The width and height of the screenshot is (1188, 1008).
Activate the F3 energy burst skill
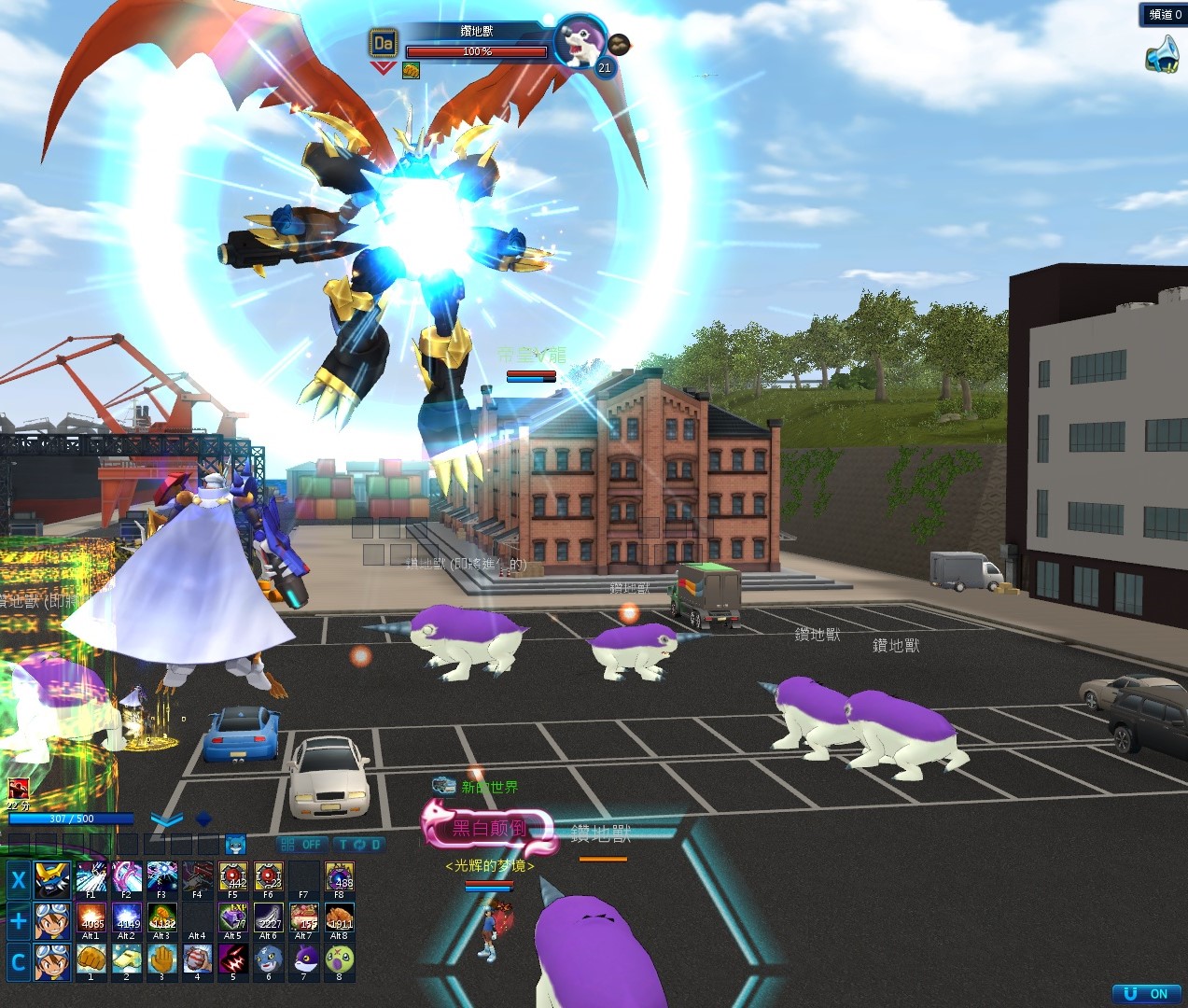[161, 879]
